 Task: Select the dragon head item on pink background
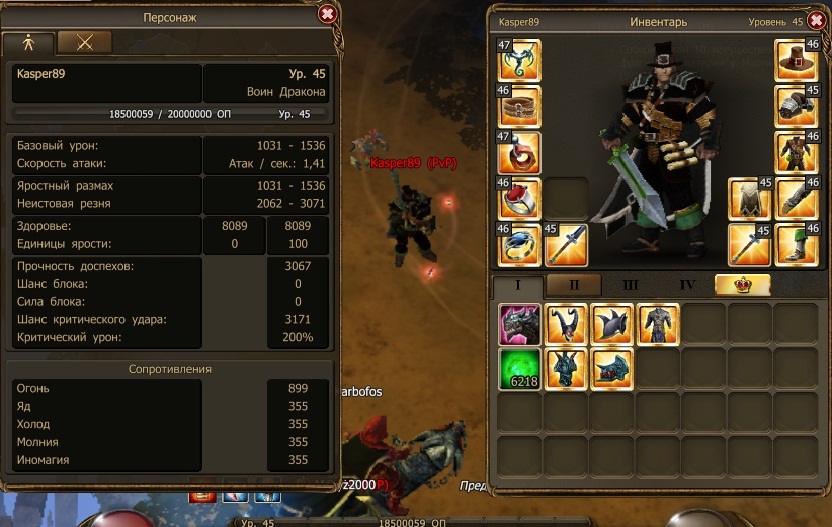pyautogui.click(x=519, y=324)
